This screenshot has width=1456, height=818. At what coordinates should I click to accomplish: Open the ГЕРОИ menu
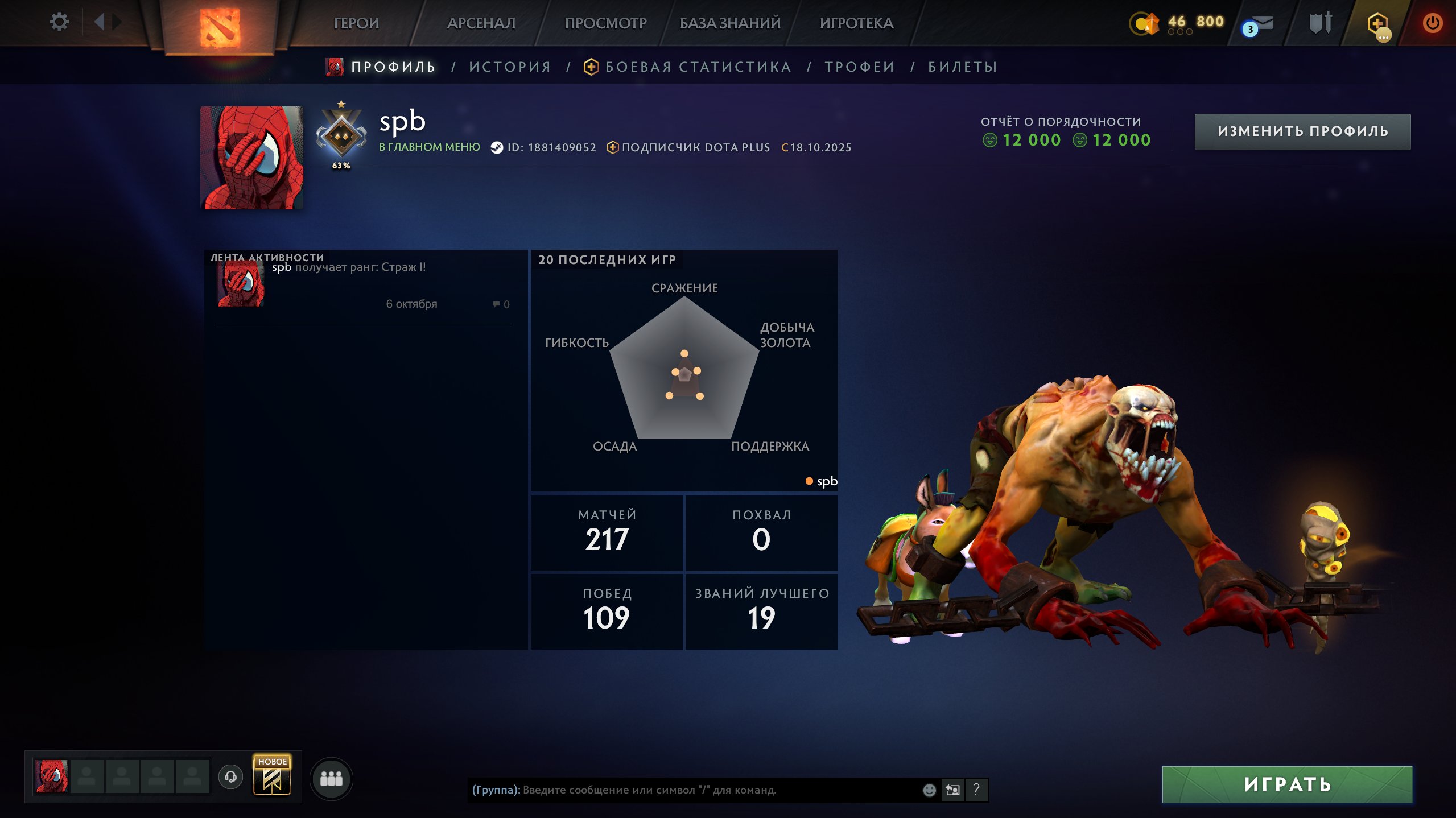(356, 23)
